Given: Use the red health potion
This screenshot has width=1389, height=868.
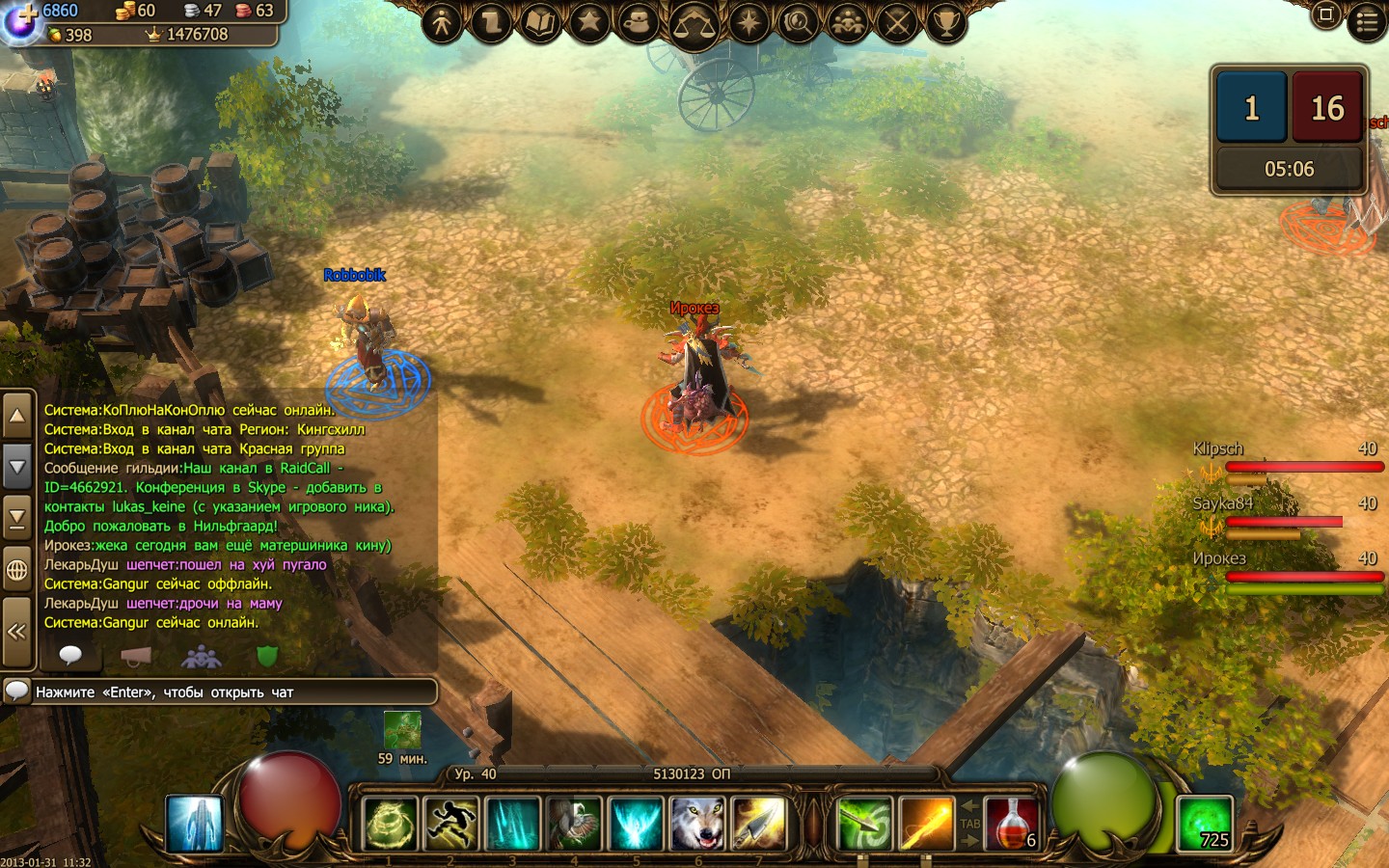Looking at the screenshot, I should pos(1013,825).
